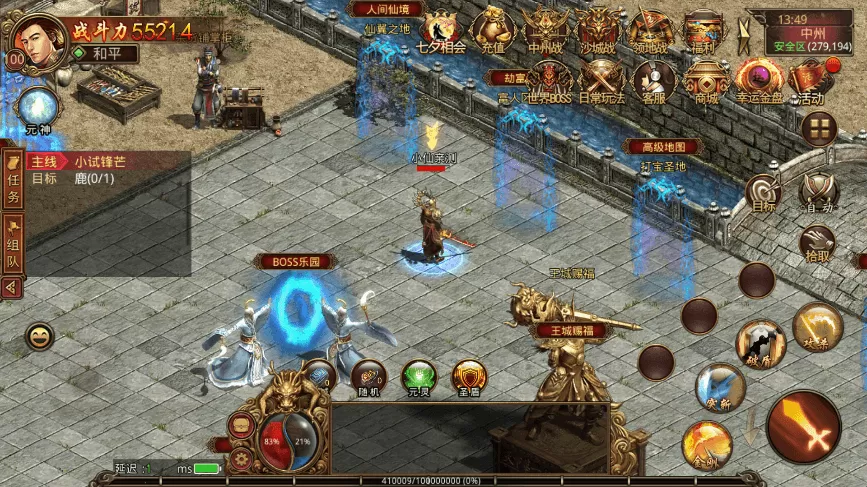Open the 元神 spirit orb

coord(38,108)
